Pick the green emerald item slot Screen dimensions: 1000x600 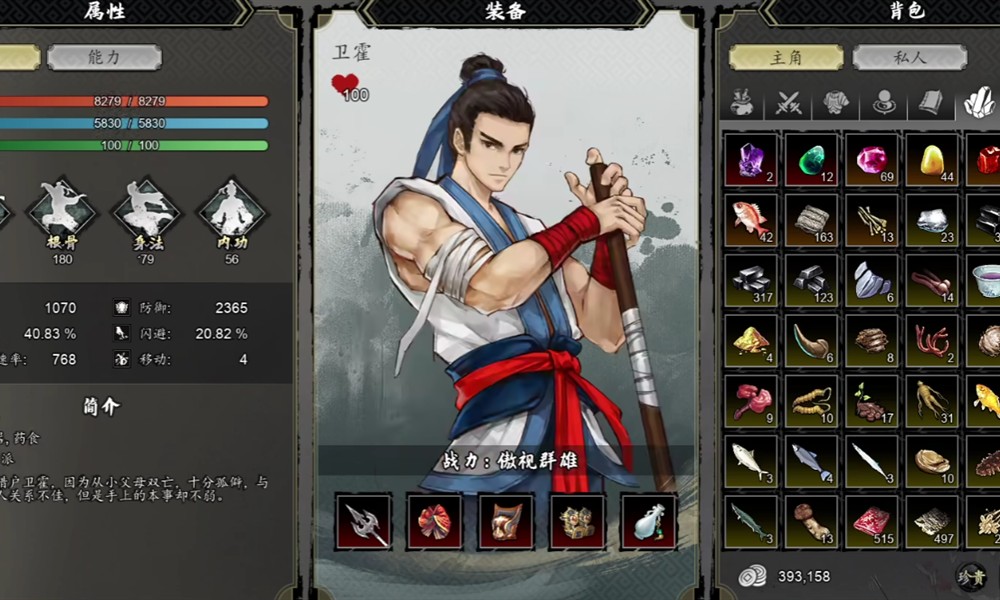[x=811, y=160]
